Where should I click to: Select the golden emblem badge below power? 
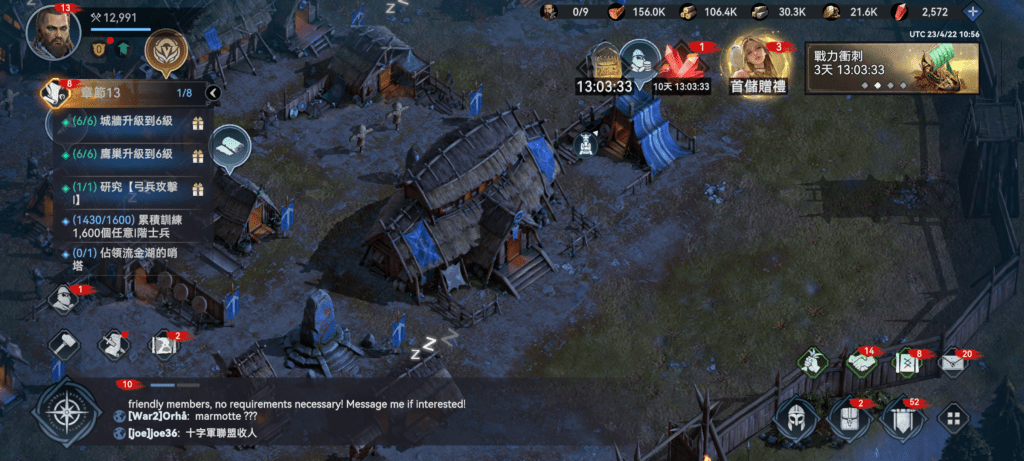pyautogui.click(x=161, y=48)
